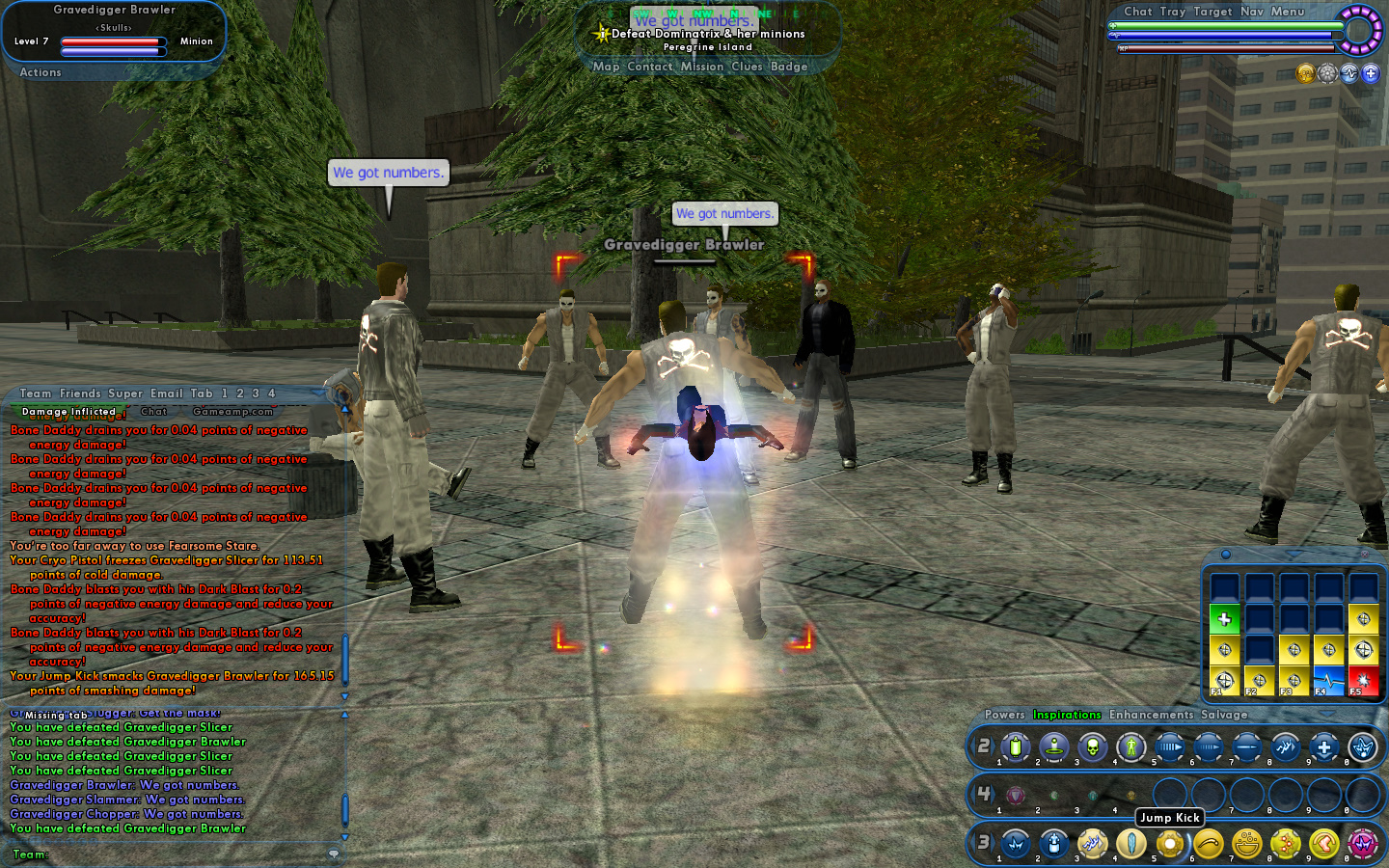Screen dimensions: 1389x868
Task: Toggle the Tray window from the top bar
Action: coord(1172,12)
